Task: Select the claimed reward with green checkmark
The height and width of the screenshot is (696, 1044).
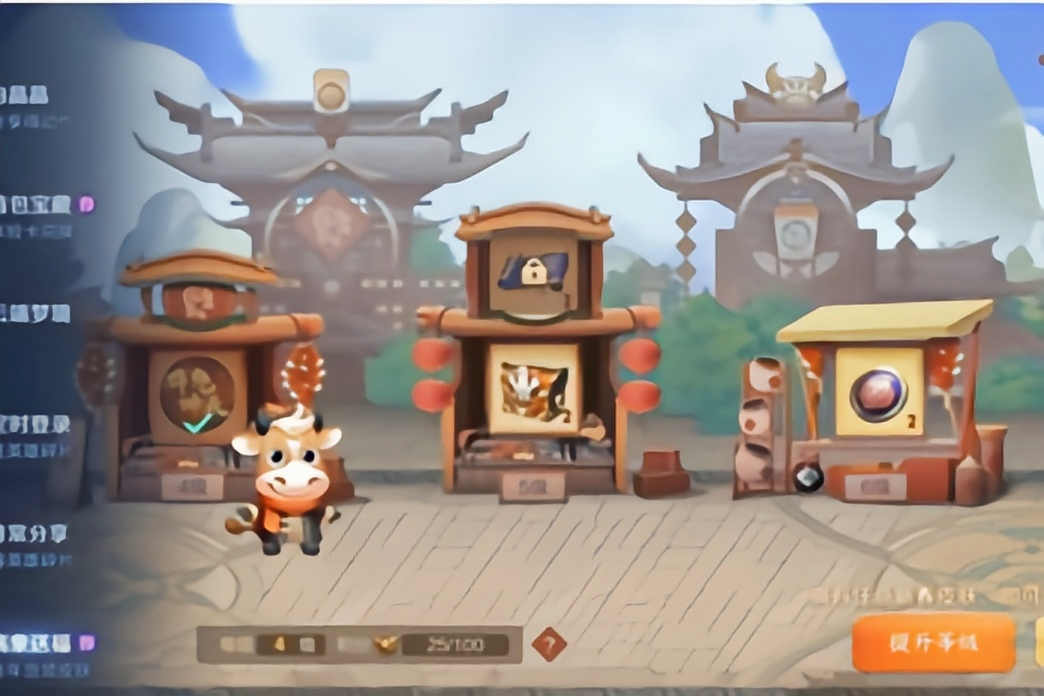Action: (197, 396)
